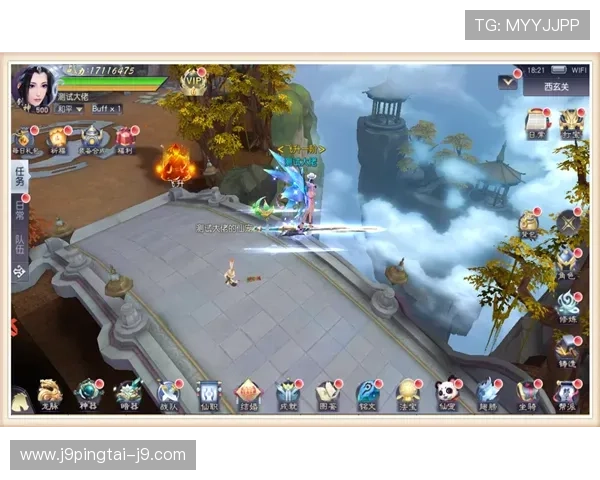The height and width of the screenshot is (480, 600).
Task: Open the 龙脉 dragon vein menu
Action: coord(50,393)
